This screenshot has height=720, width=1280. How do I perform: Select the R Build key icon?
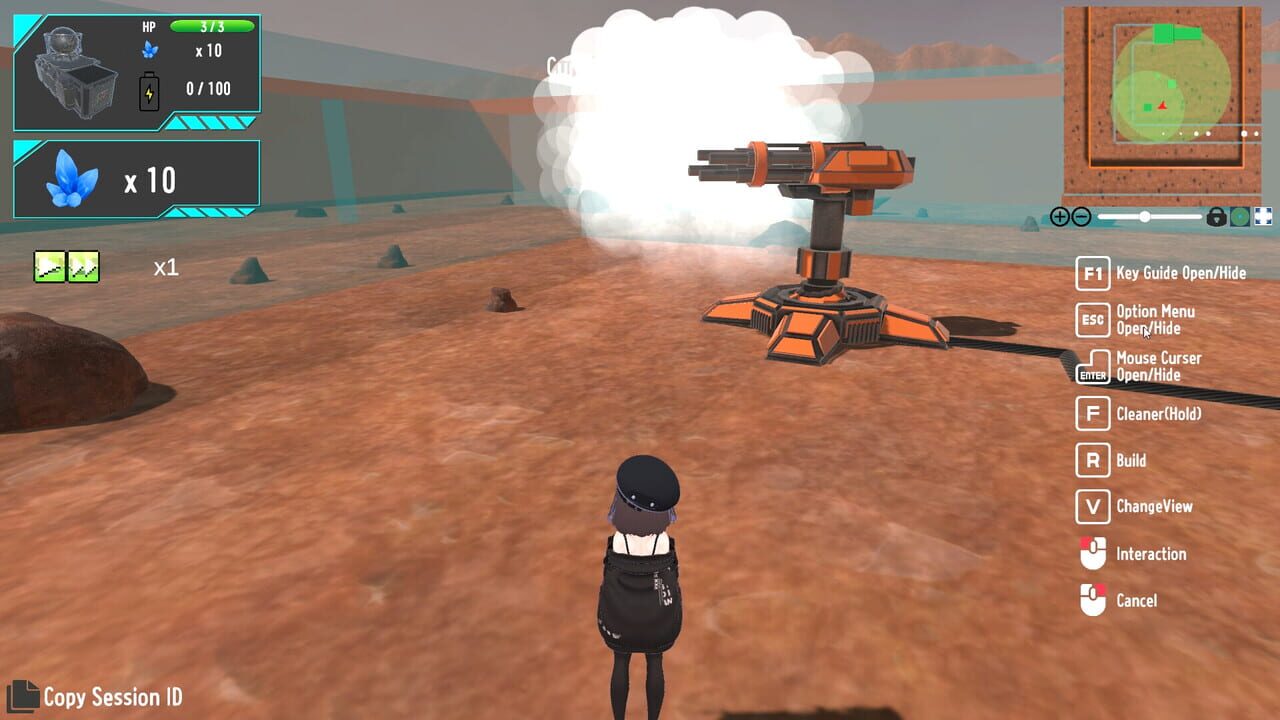point(1093,460)
